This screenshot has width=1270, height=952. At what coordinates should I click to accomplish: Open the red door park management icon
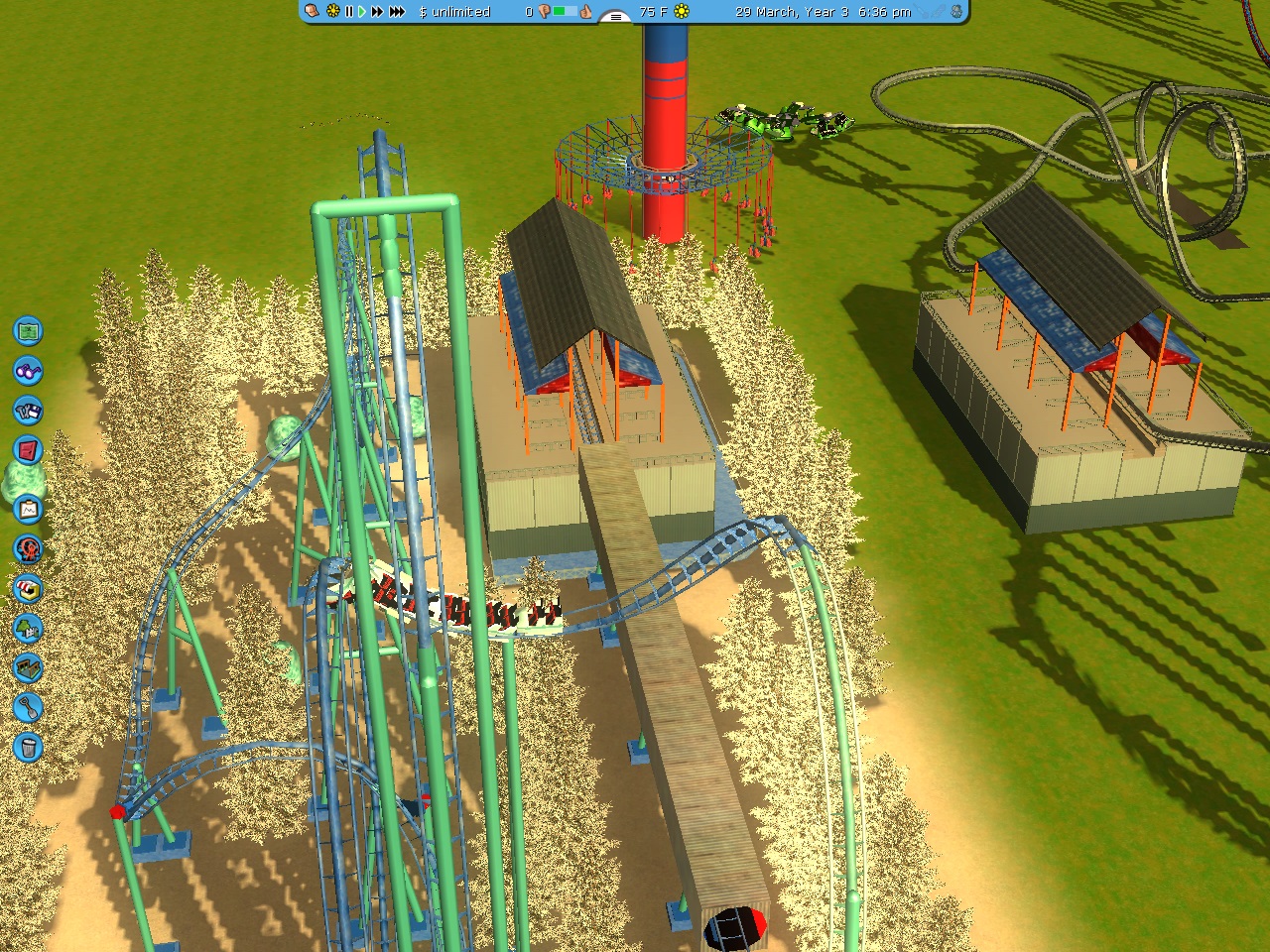pyautogui.click(x=29, y=450)
